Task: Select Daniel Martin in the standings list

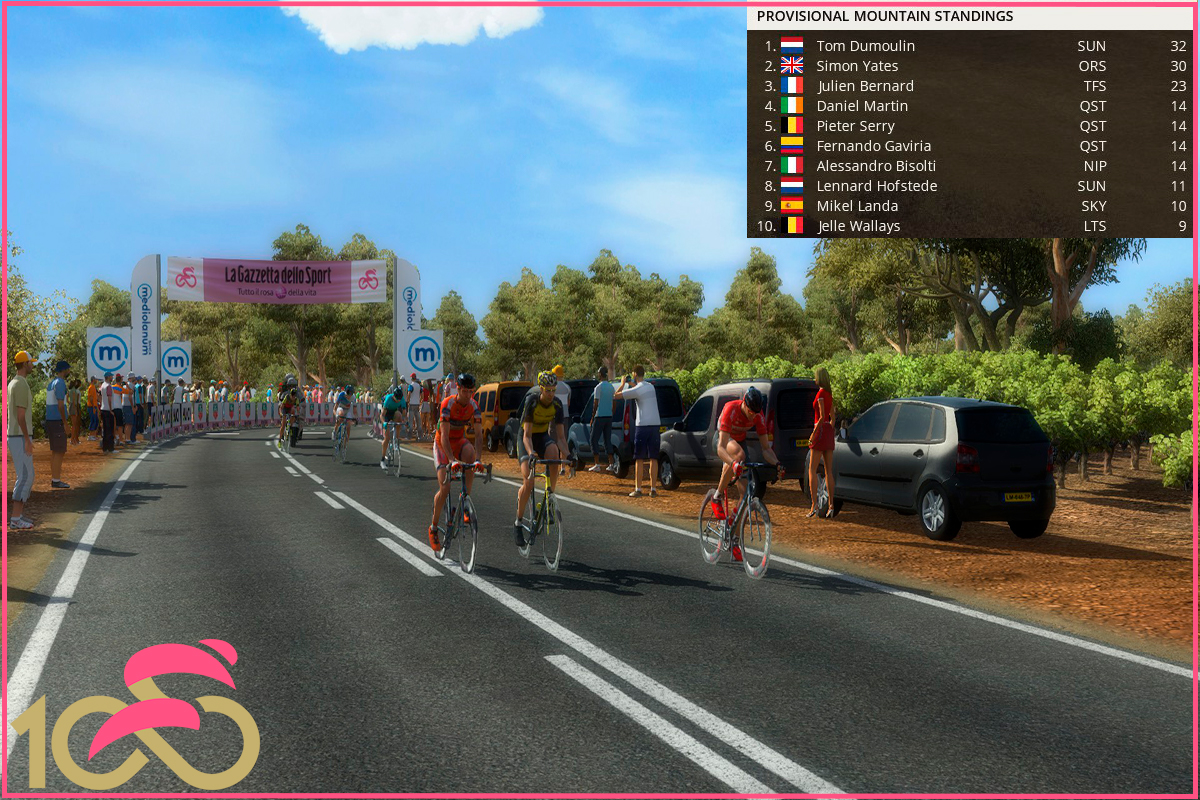Action: [x=862, y=106]
